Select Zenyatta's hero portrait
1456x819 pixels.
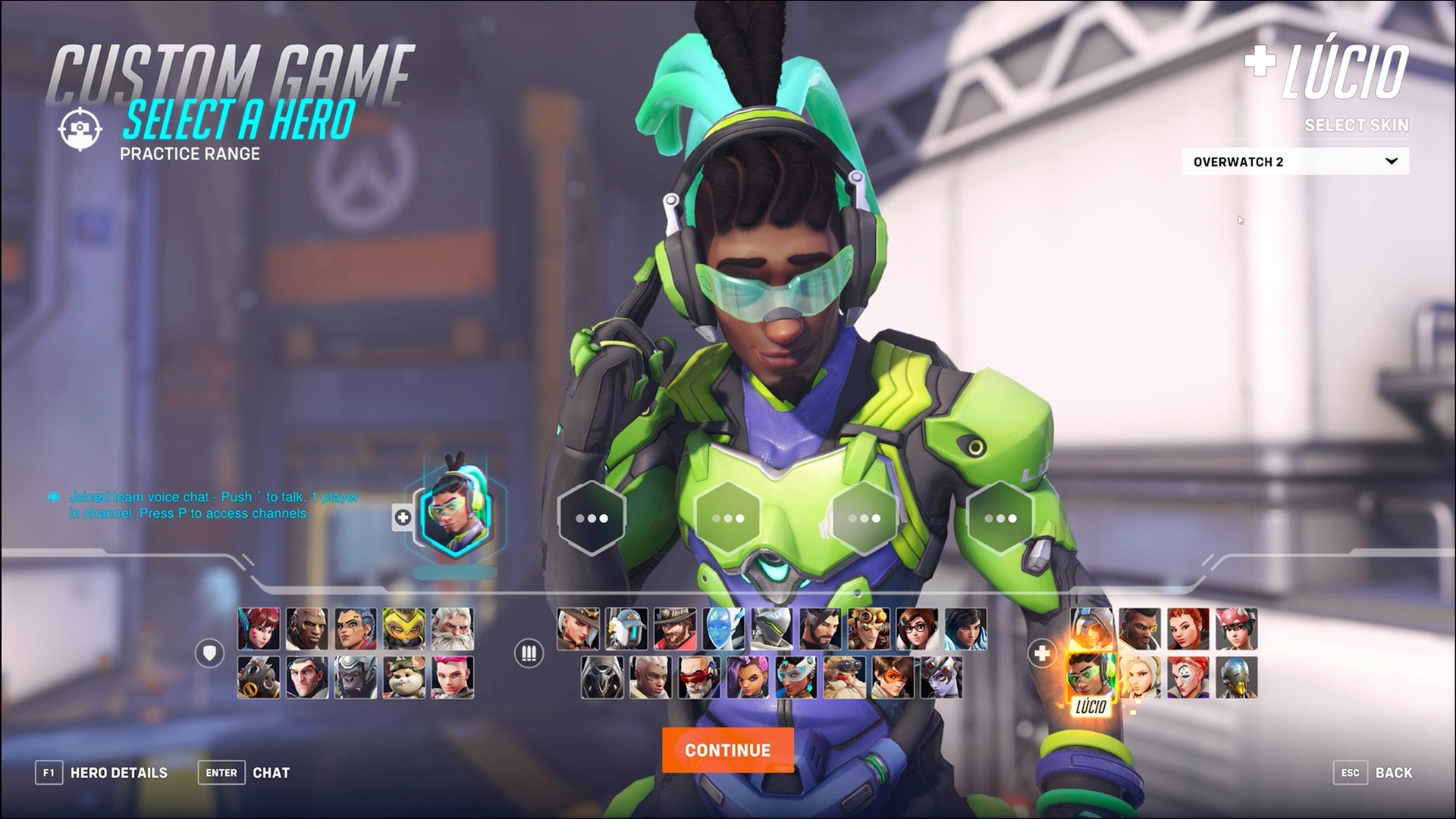pyautogui.click(x=1238, y=676)
